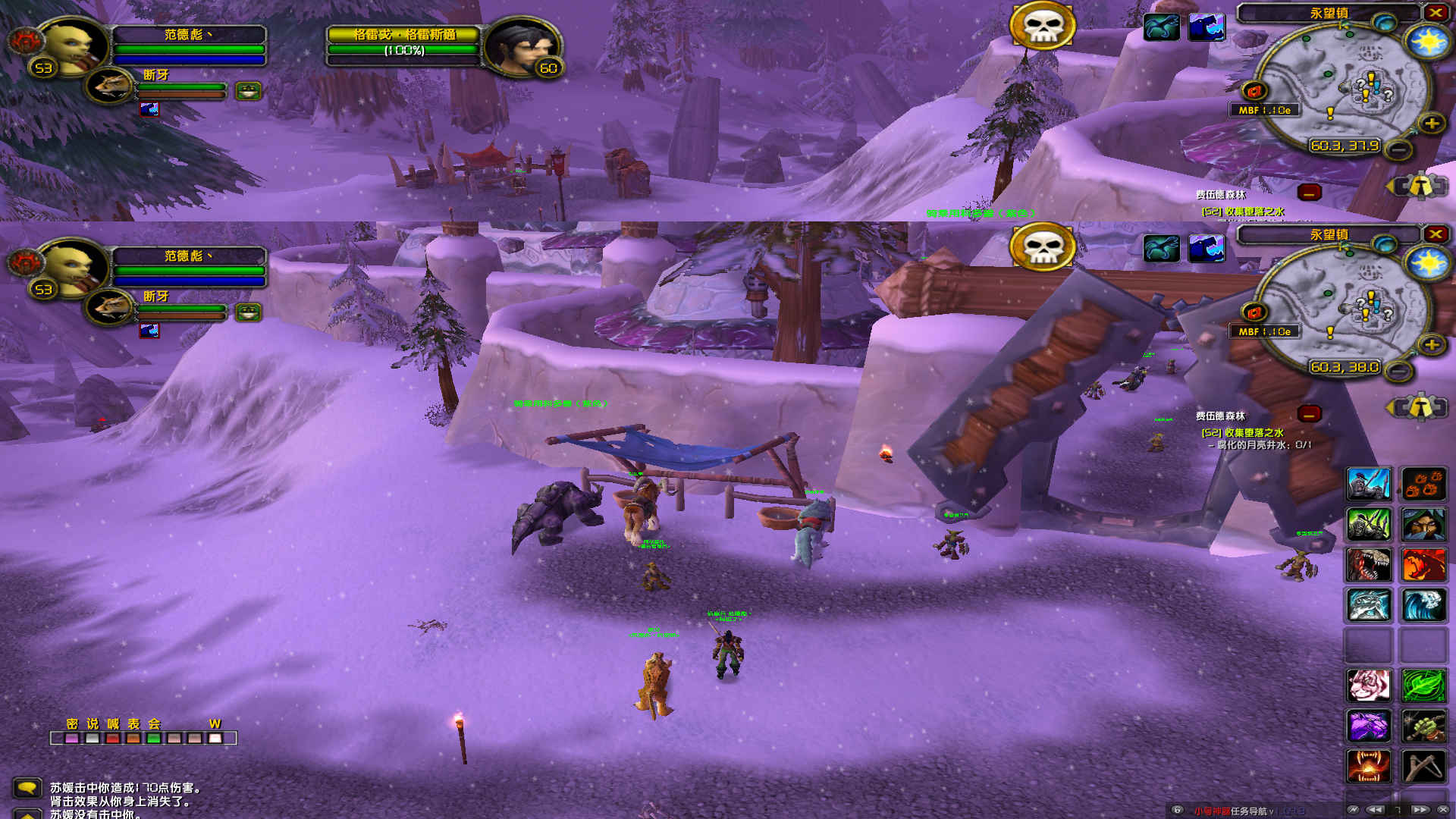Activate the glowing orange fangs ability

tap(1369, 766)
